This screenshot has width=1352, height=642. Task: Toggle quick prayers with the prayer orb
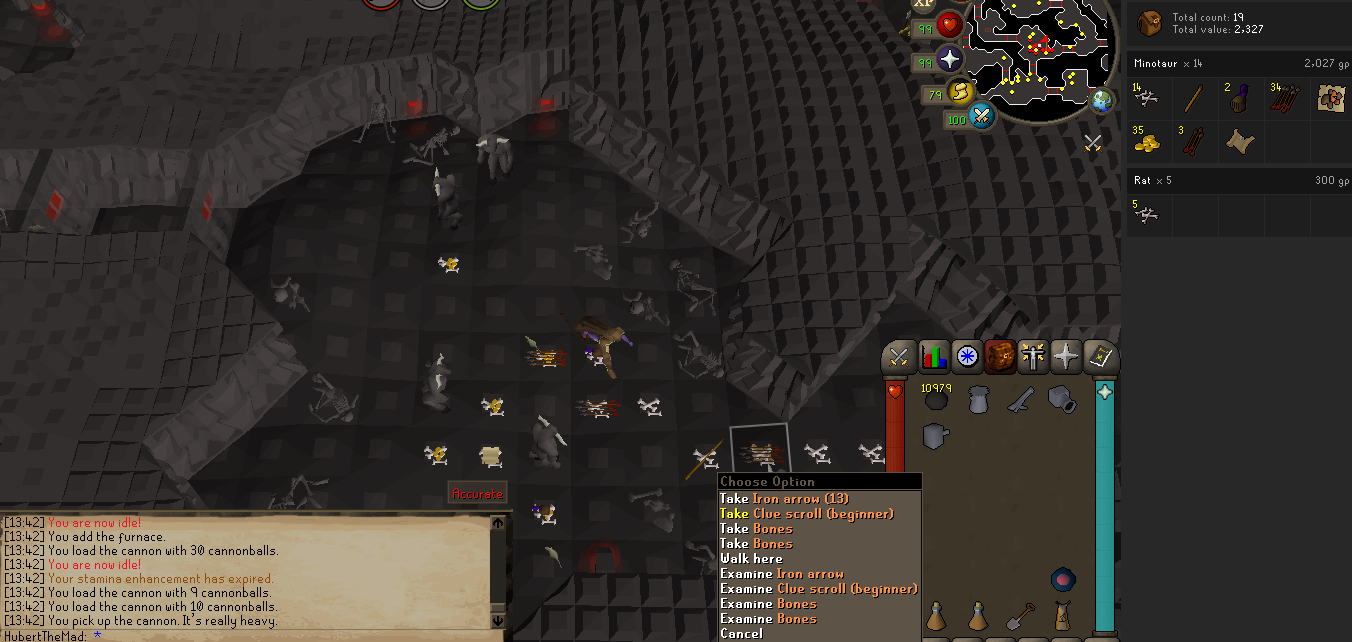pyautogui.click(x=950, y=59)
